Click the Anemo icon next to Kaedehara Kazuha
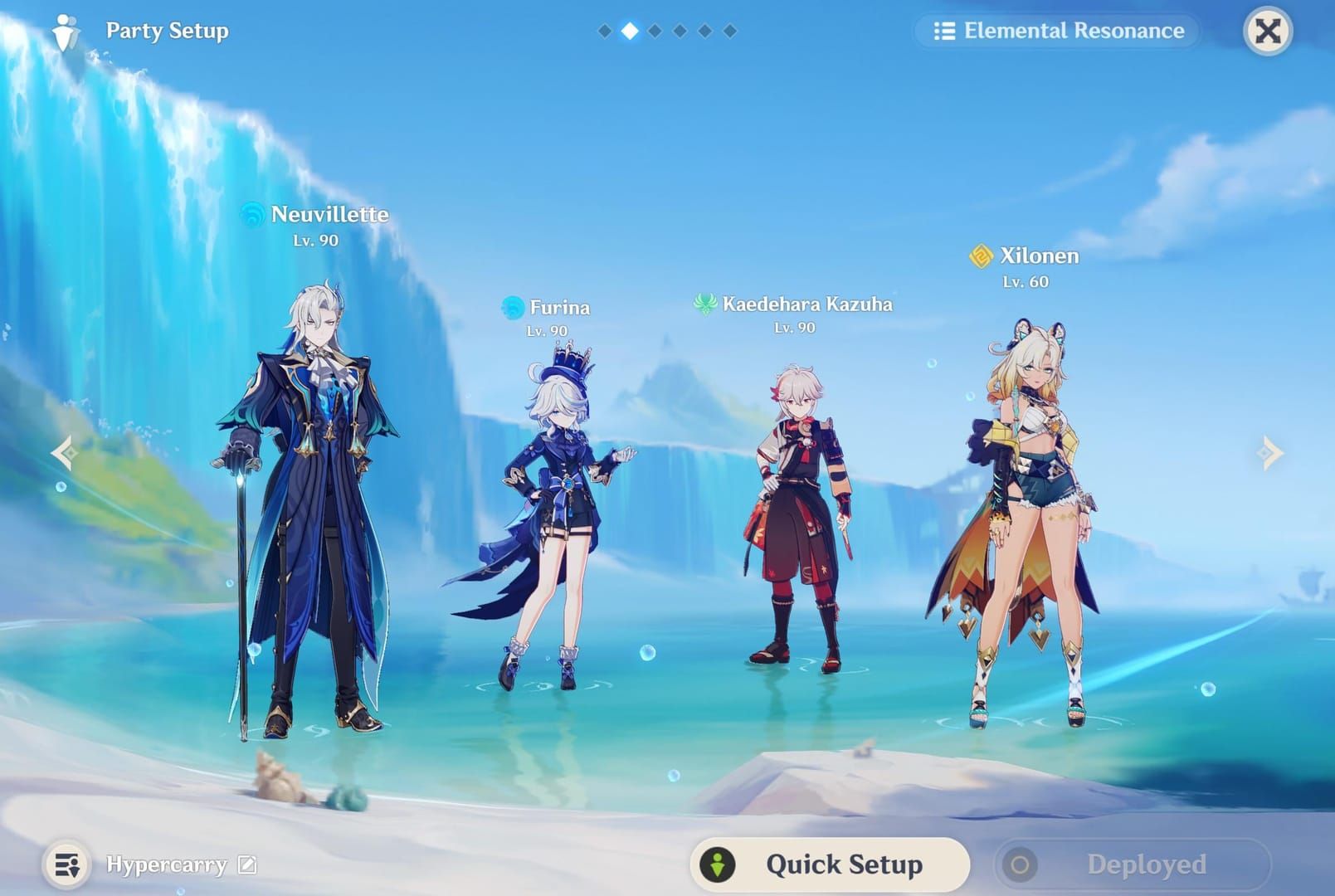 coord(706,304)
